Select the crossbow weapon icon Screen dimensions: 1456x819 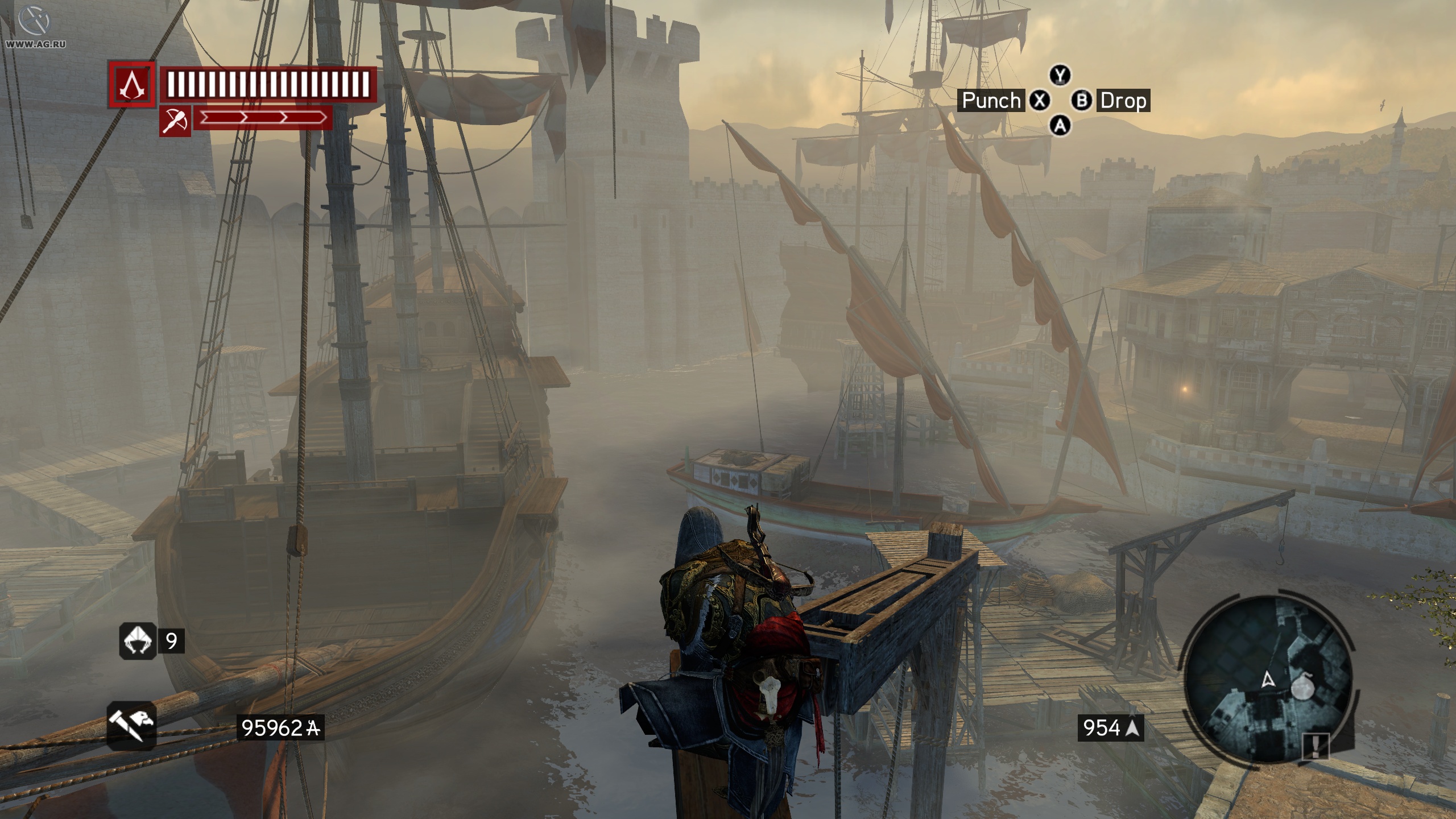click(x=175, y=121)
